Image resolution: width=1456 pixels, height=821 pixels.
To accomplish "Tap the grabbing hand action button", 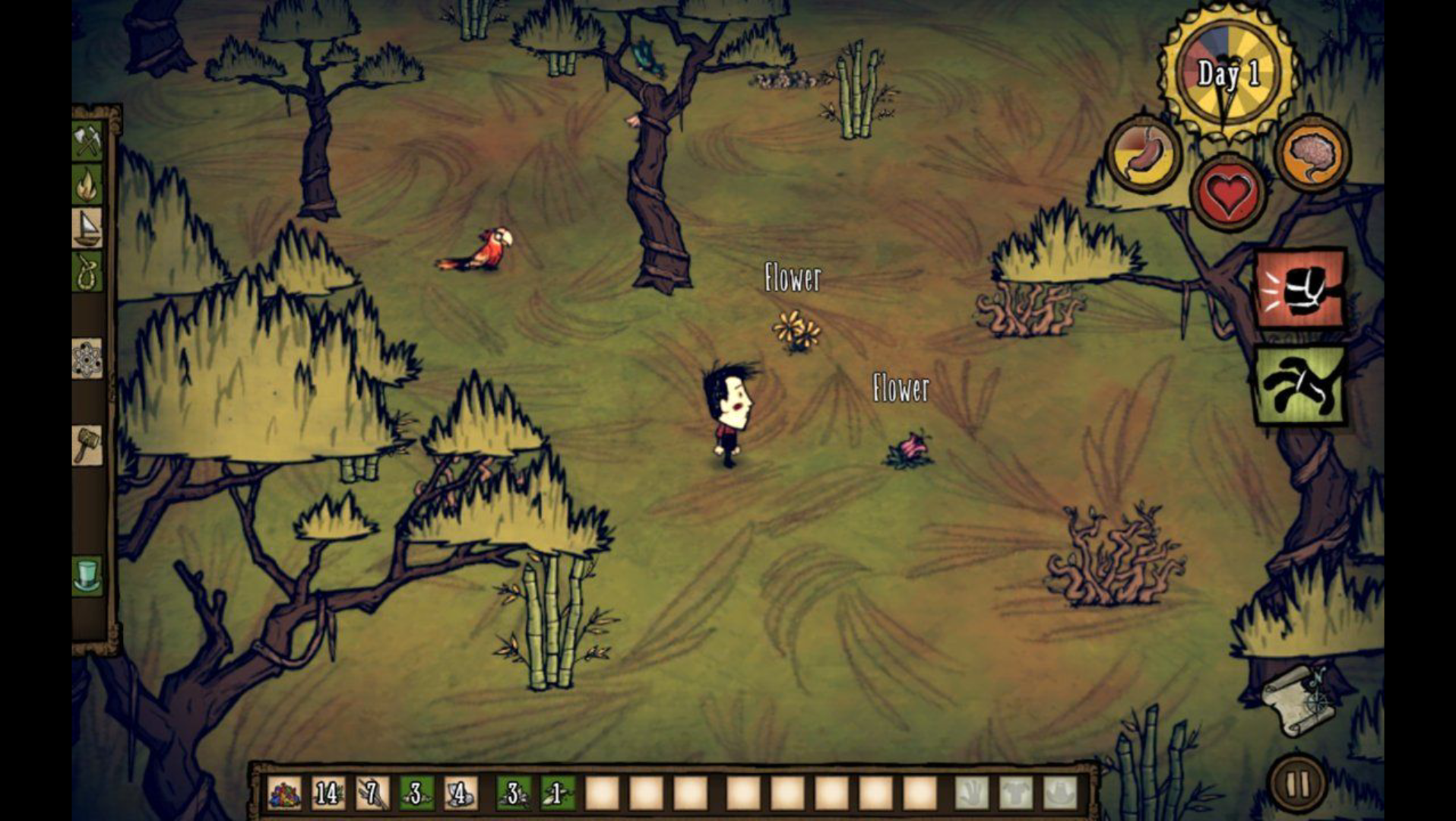I will [x=1299, y=385].
